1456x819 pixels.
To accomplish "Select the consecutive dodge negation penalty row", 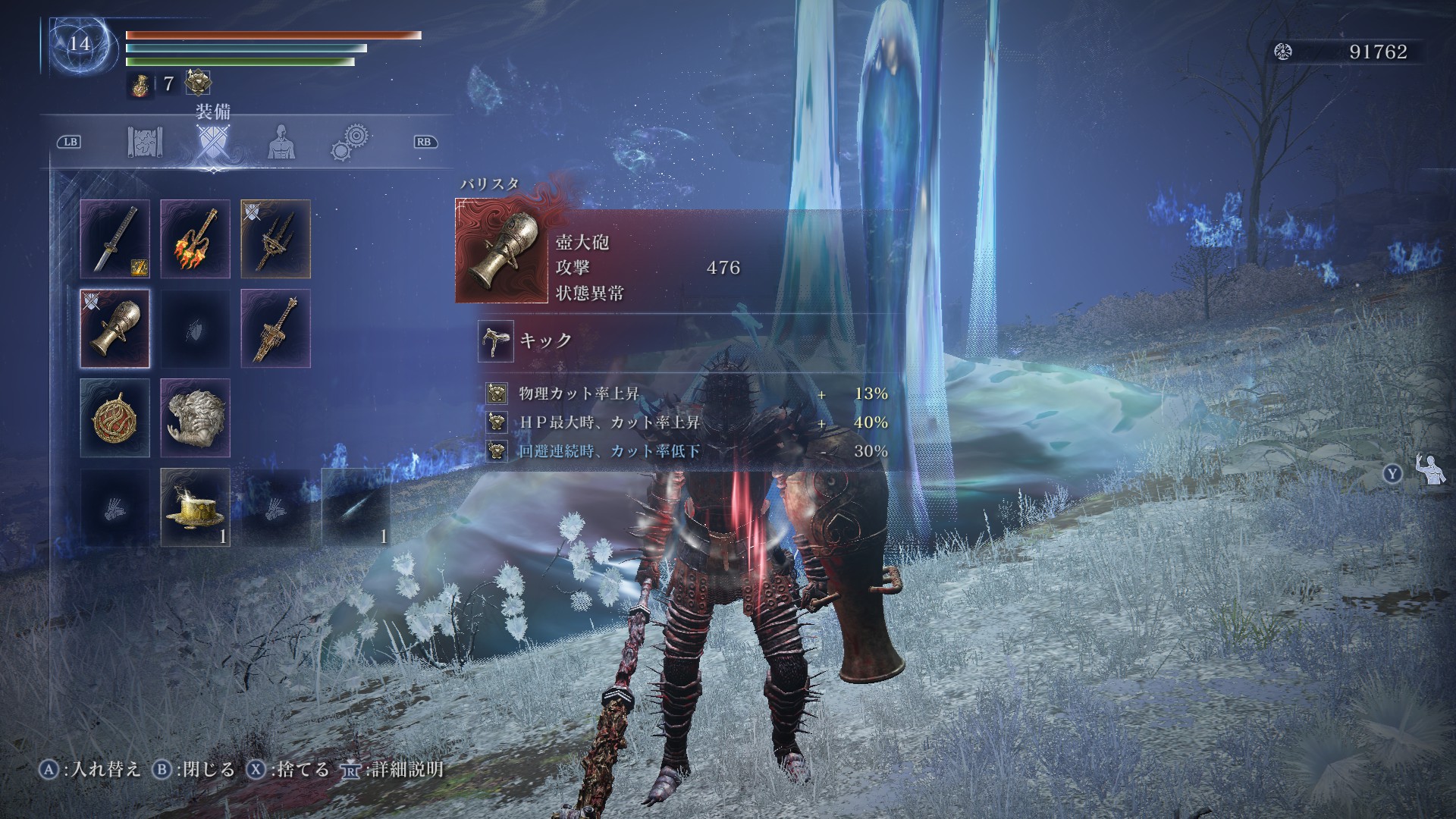I will 686,451.
